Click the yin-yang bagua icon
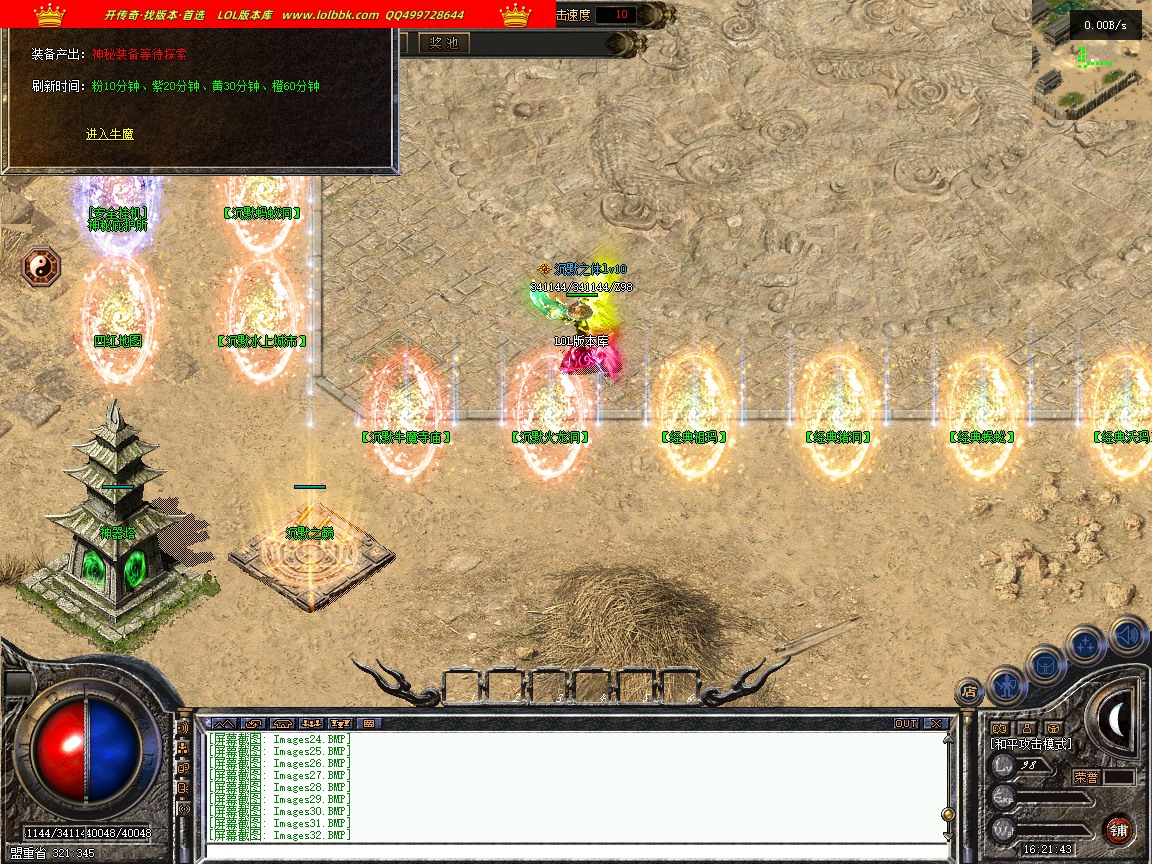Image resolution: width=1152 pixels, height=864 pixels. point(42,267)
